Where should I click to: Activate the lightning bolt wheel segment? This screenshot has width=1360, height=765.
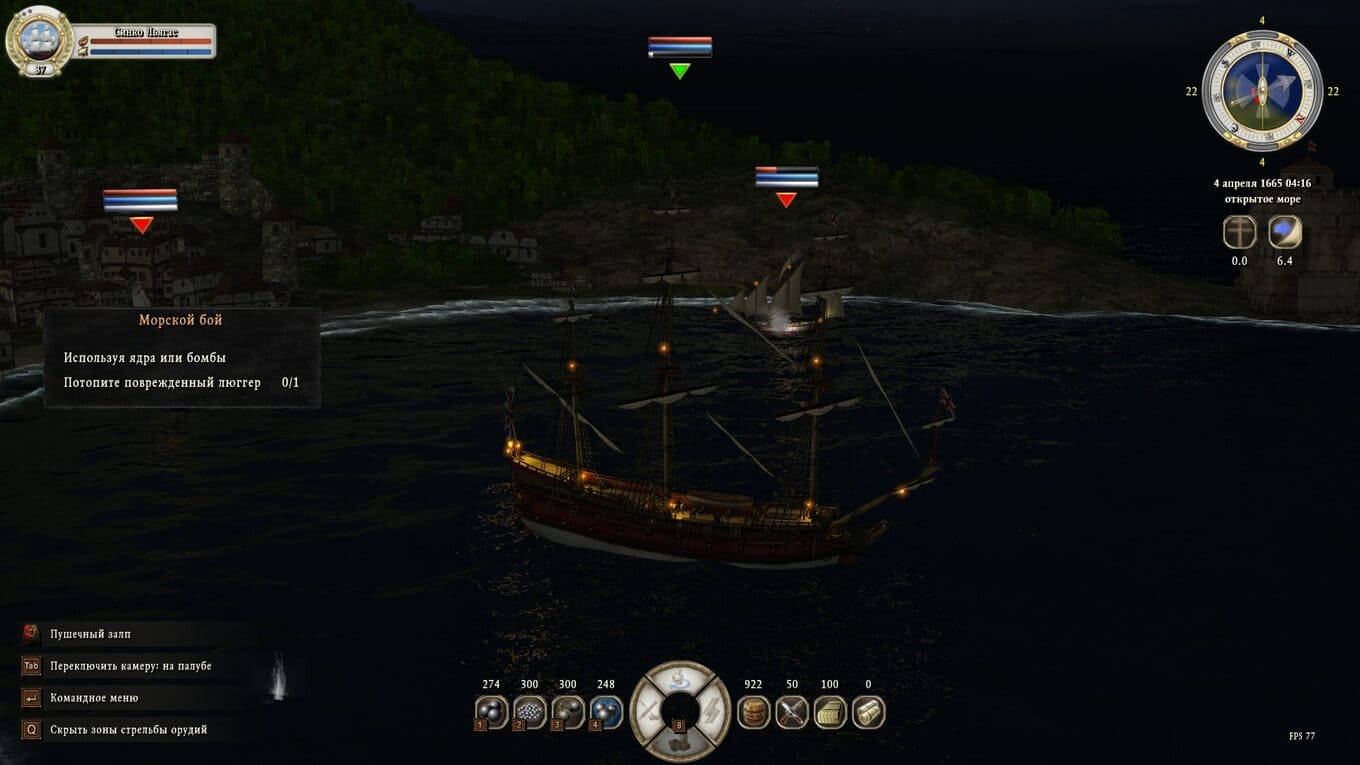[714, 711]
